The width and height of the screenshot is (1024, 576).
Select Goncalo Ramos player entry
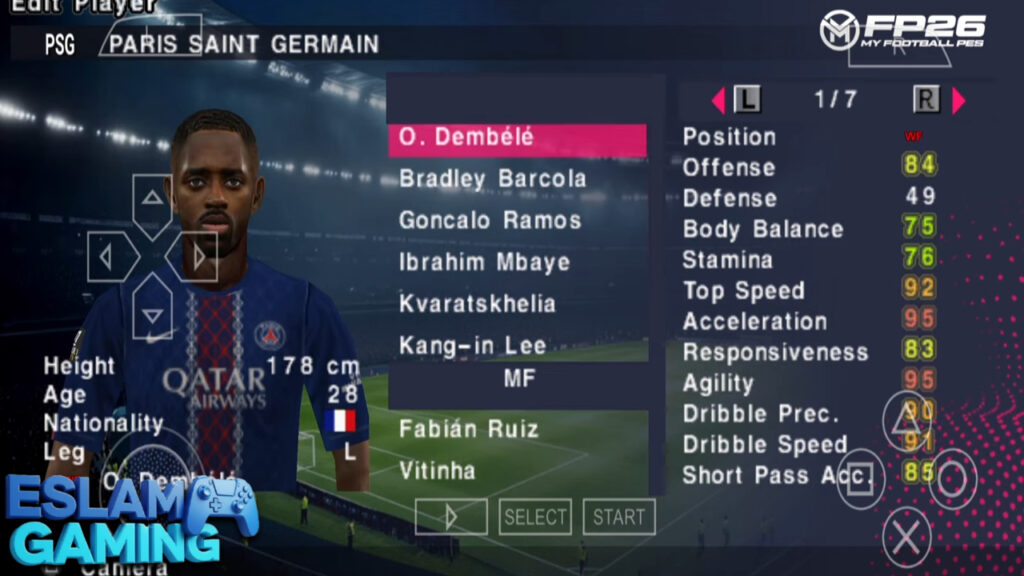[516, 221]
